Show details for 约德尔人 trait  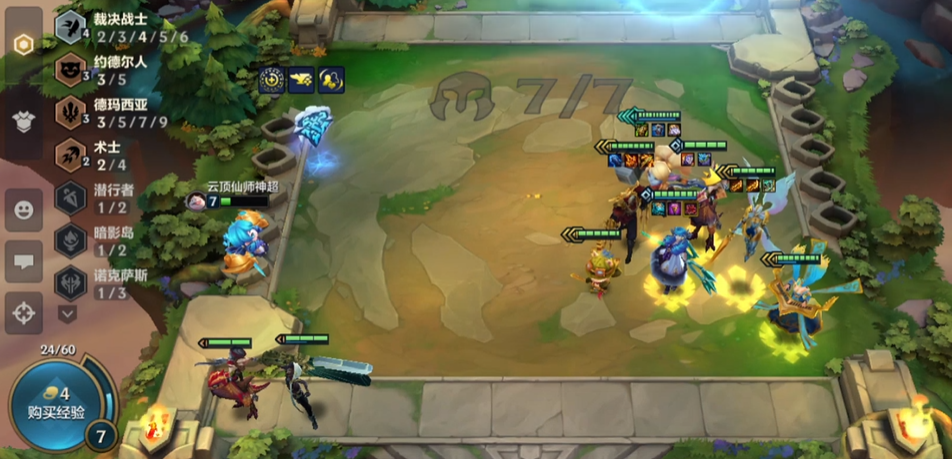tap(71, 70)
